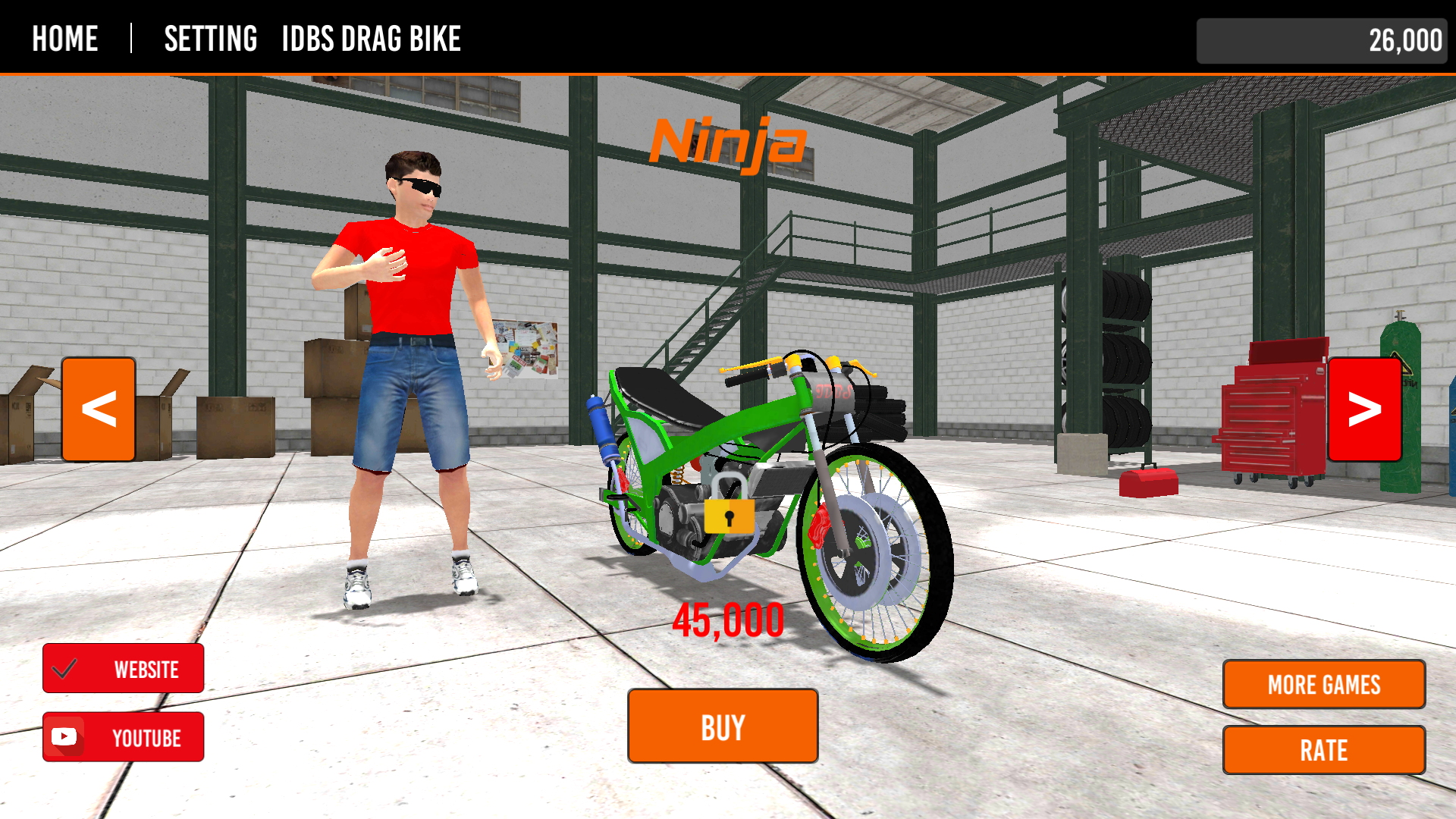Open the SETTING menu
The image size is (1456, 819).
tap(211, 39)
